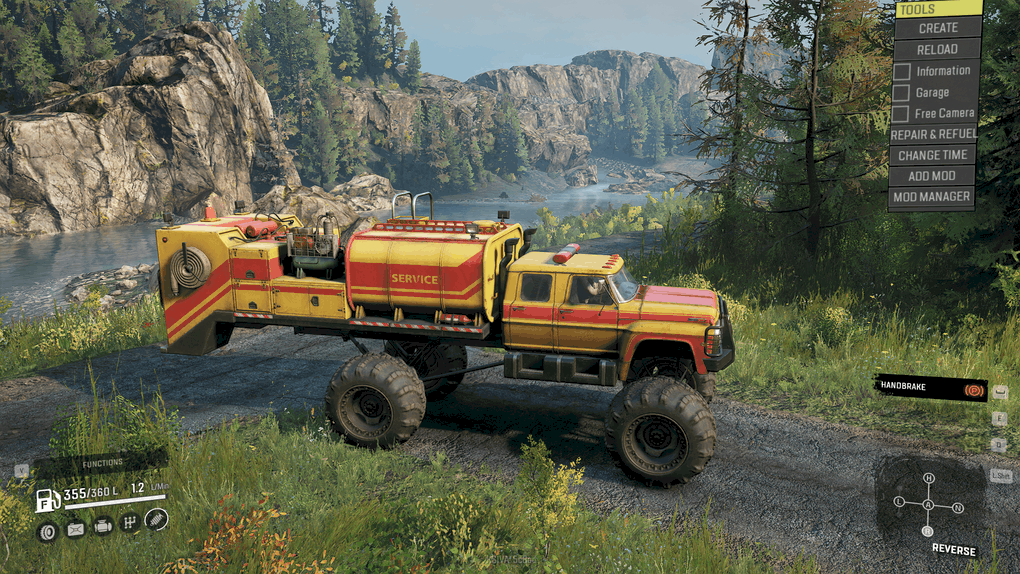Release the HANDBRAKE indicator
This screenshot has width=1020, height=574.
930,388
